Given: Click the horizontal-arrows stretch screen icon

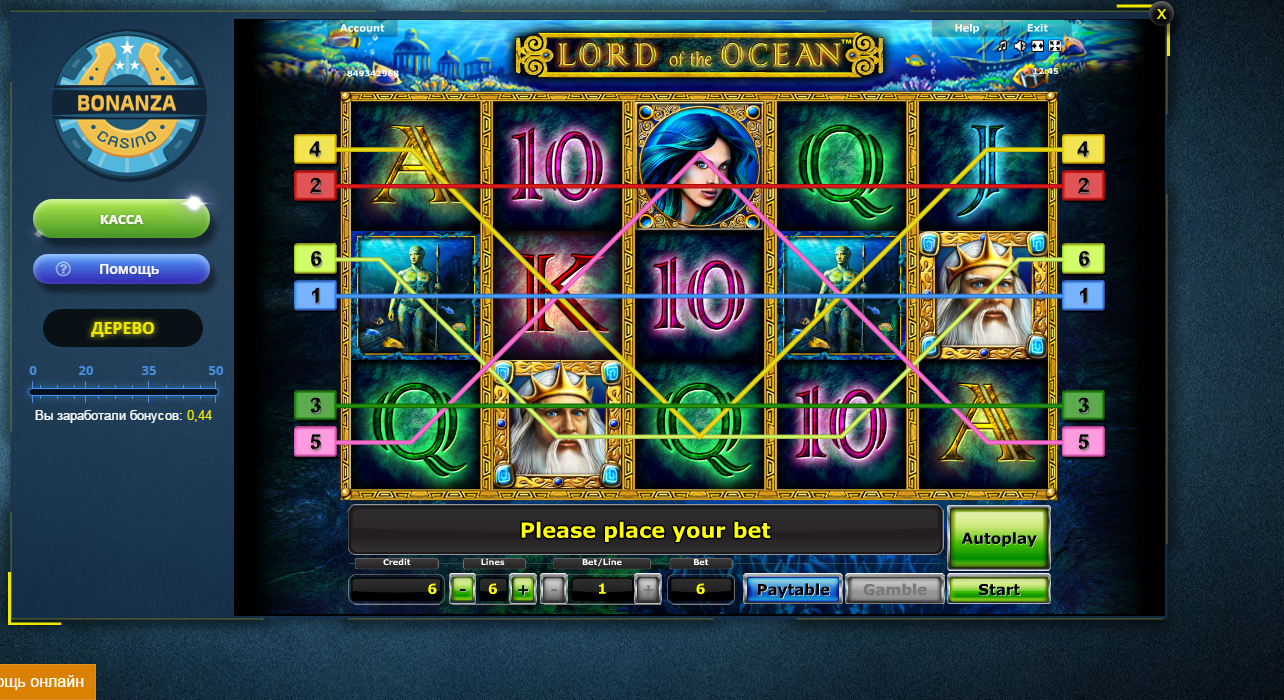Looking at the screenshot, I should click(x=1037, y=46).
